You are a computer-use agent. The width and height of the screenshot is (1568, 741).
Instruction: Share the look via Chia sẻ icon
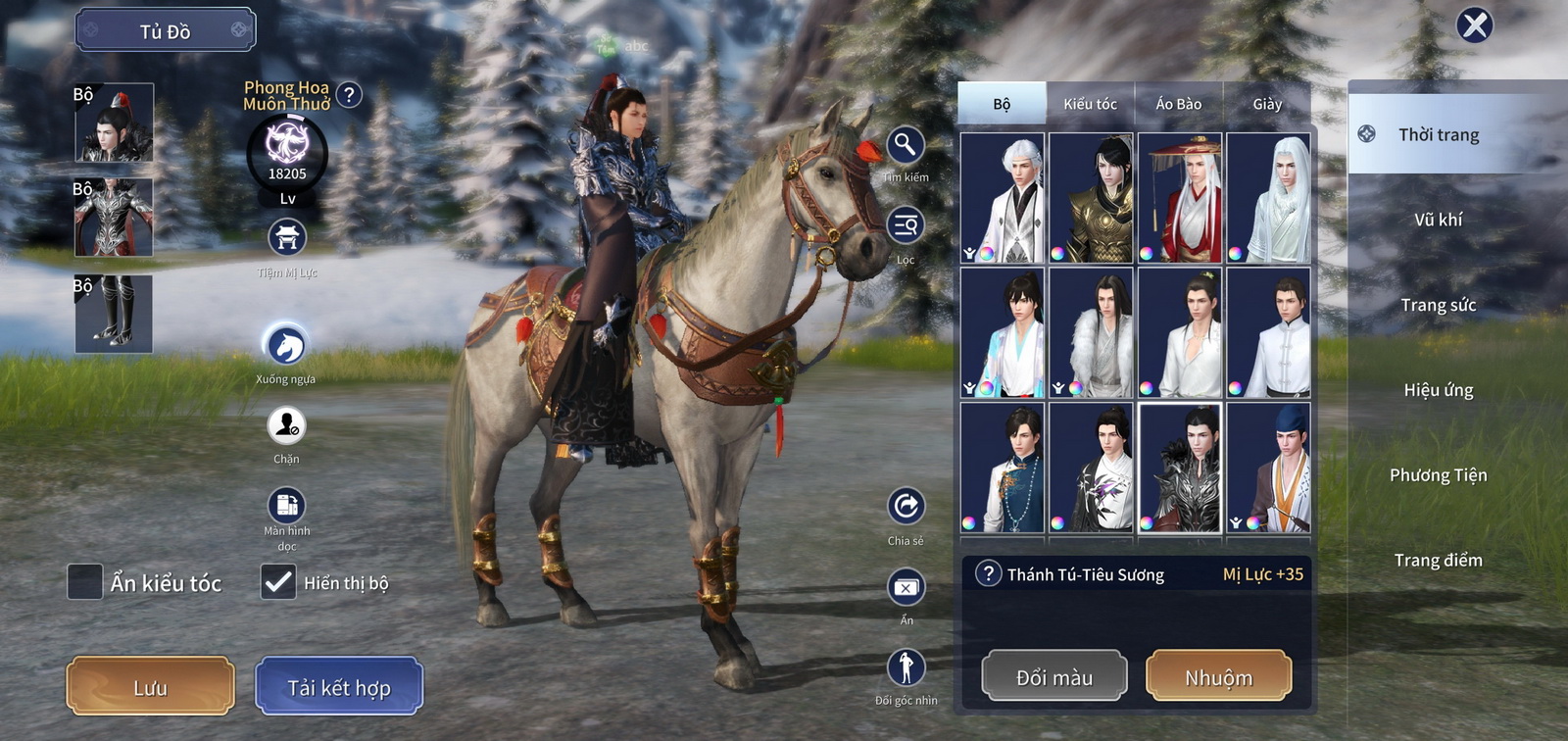click(x=906, y=507)
